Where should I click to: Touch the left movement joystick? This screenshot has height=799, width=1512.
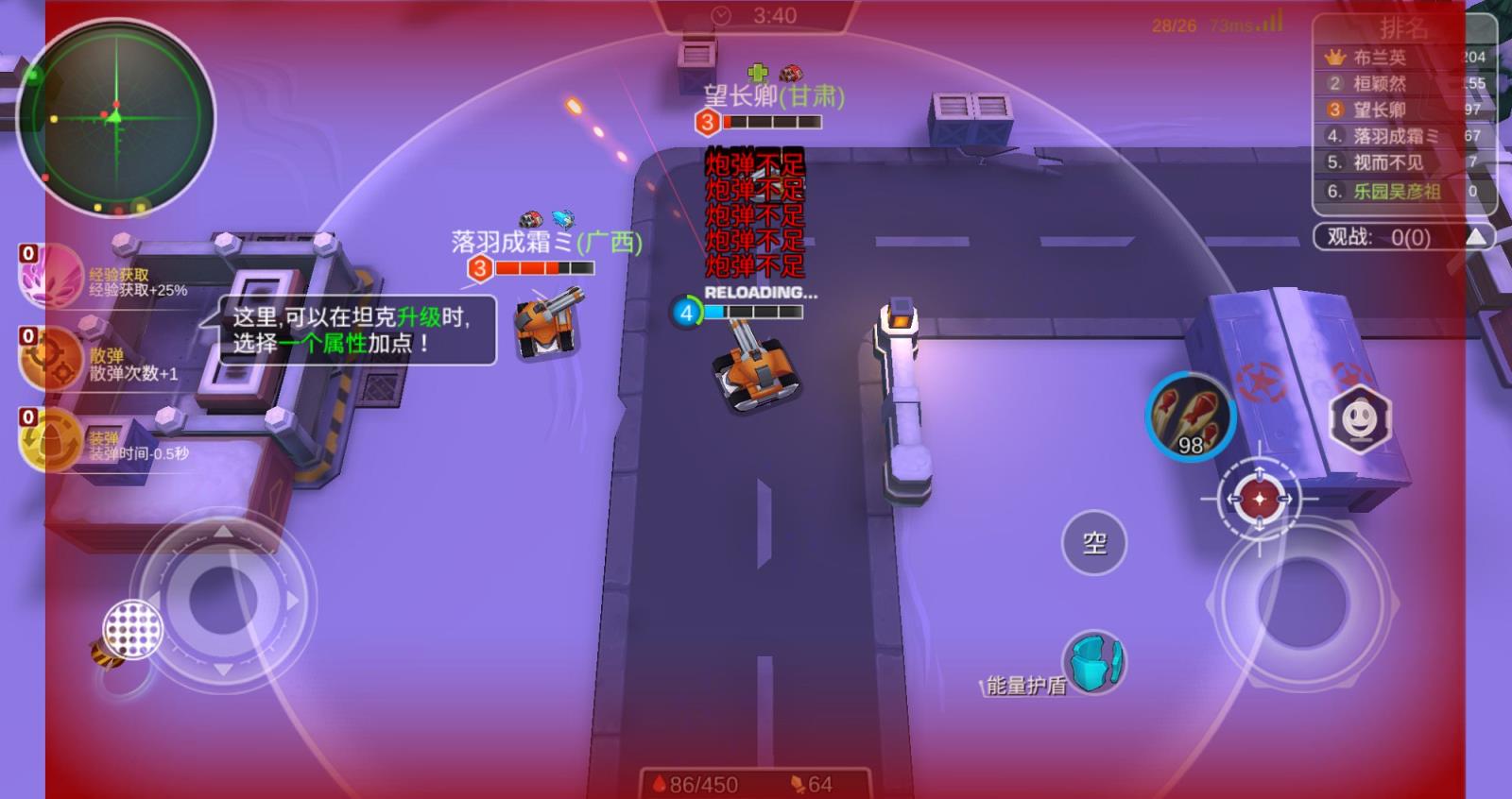[223, 600]
